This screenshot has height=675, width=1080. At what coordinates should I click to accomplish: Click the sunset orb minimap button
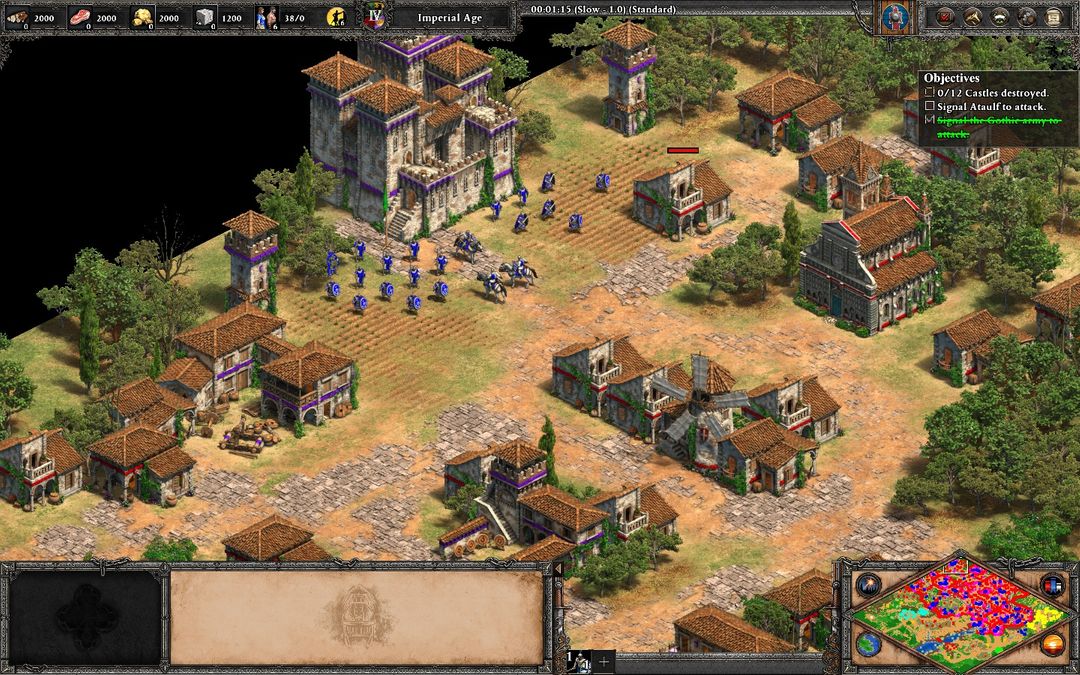[x=1052, y=644]
